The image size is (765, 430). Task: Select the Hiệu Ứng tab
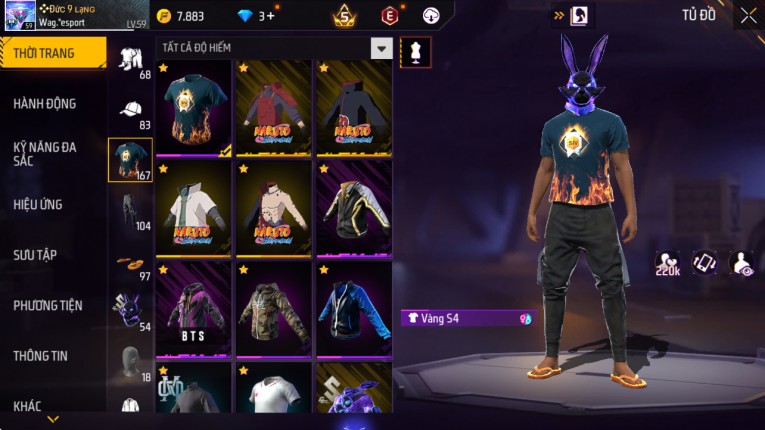(38, 204)
